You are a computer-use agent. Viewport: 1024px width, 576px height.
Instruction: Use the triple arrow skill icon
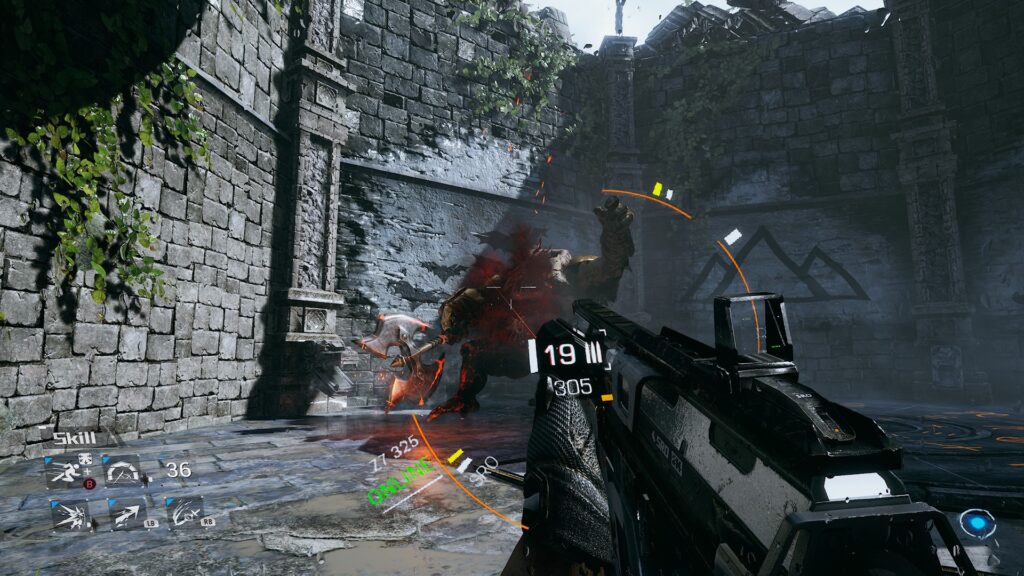127,515
